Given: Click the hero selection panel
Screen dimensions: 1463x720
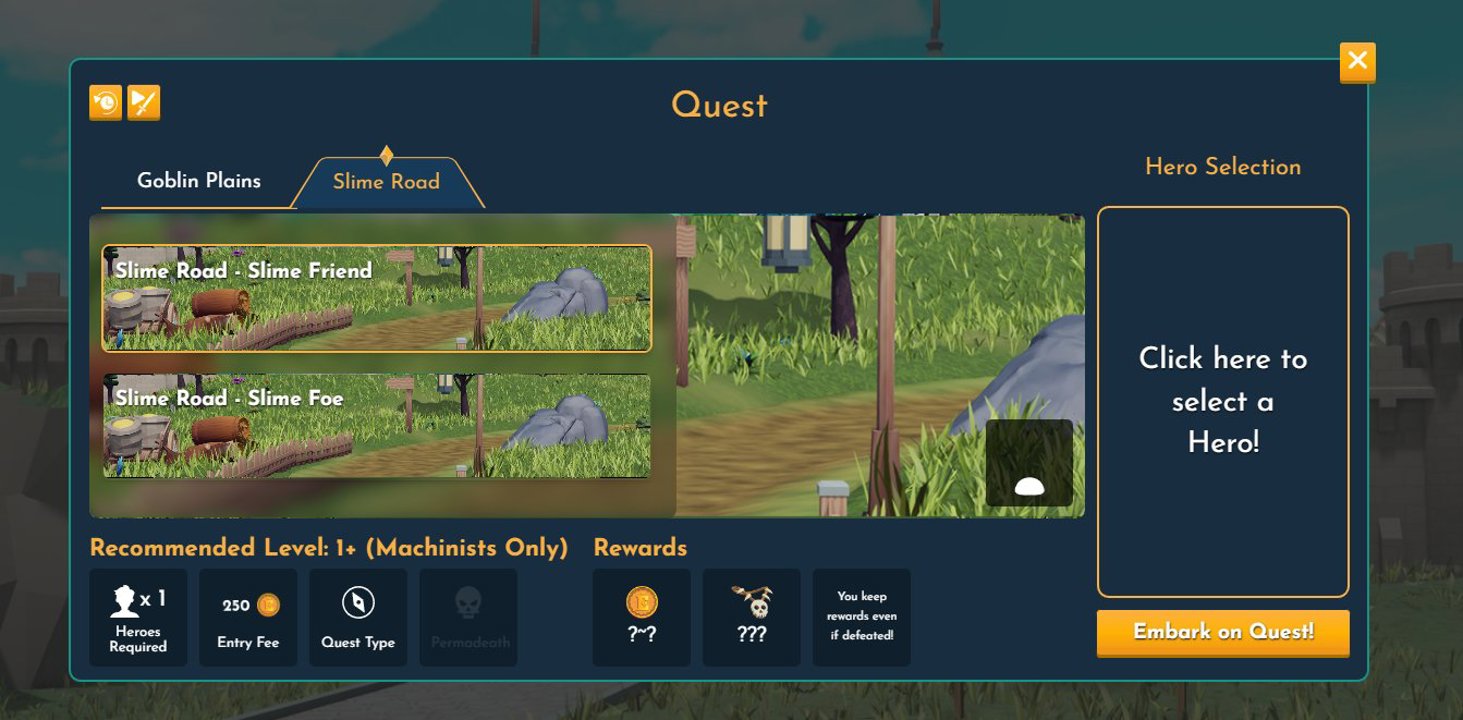Looking at the screenshot, I should pyautogui.click(x=1222, y=401).
